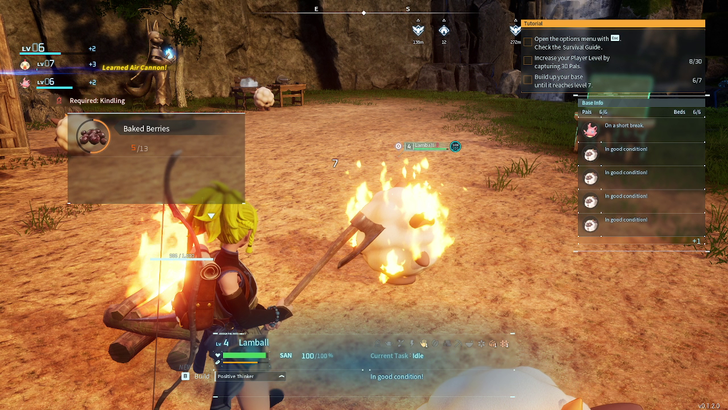Select the Lv 07 party Pal icon

point(25,64)
